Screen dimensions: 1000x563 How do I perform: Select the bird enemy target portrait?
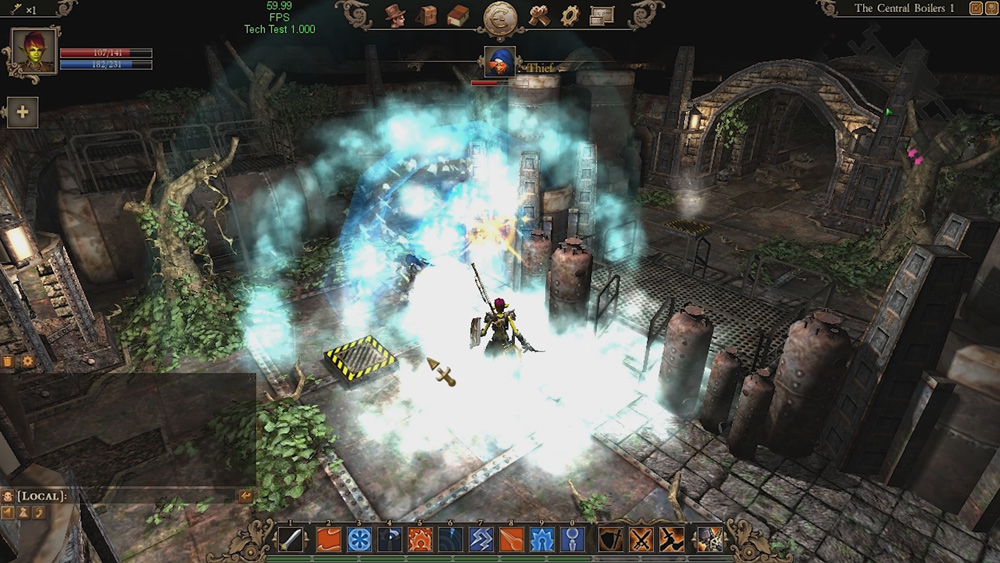pos(499,62)
